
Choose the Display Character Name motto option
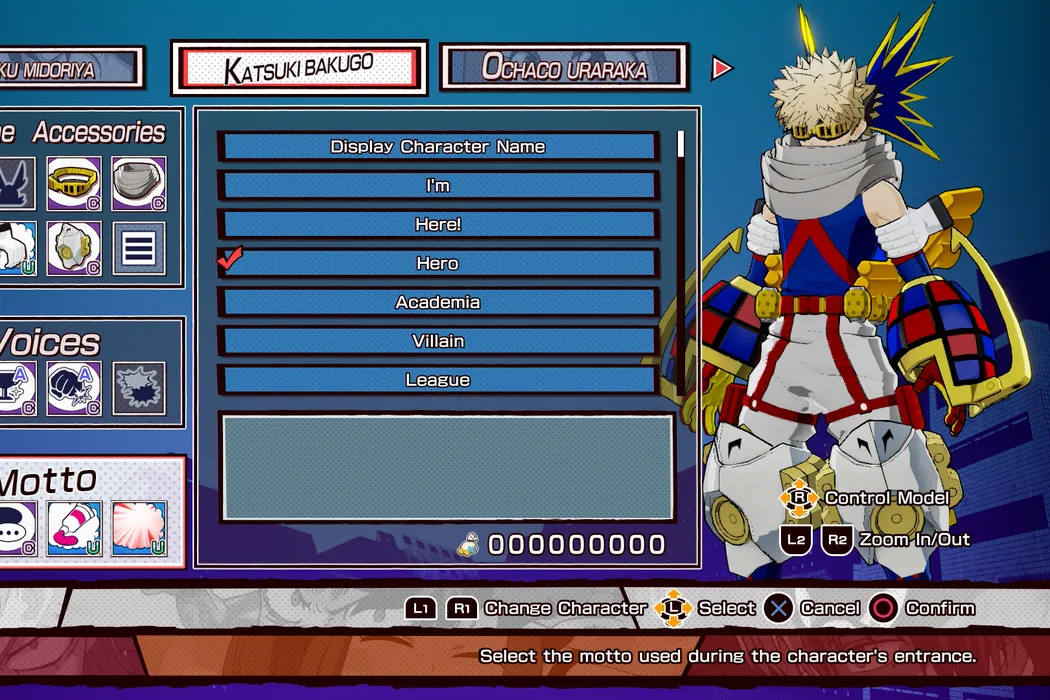(x=437, y=146)
